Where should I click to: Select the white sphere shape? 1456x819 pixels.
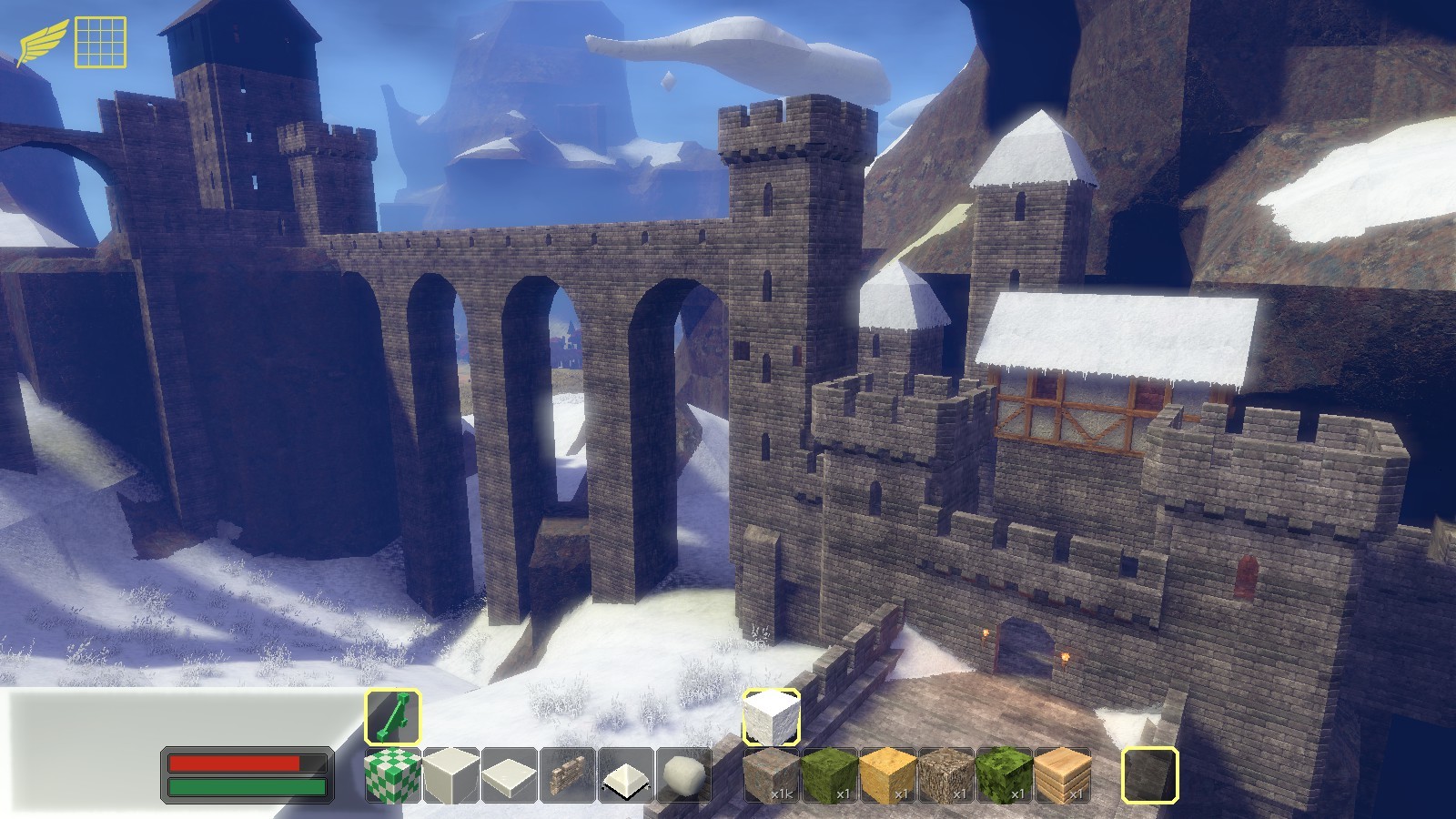684,775
